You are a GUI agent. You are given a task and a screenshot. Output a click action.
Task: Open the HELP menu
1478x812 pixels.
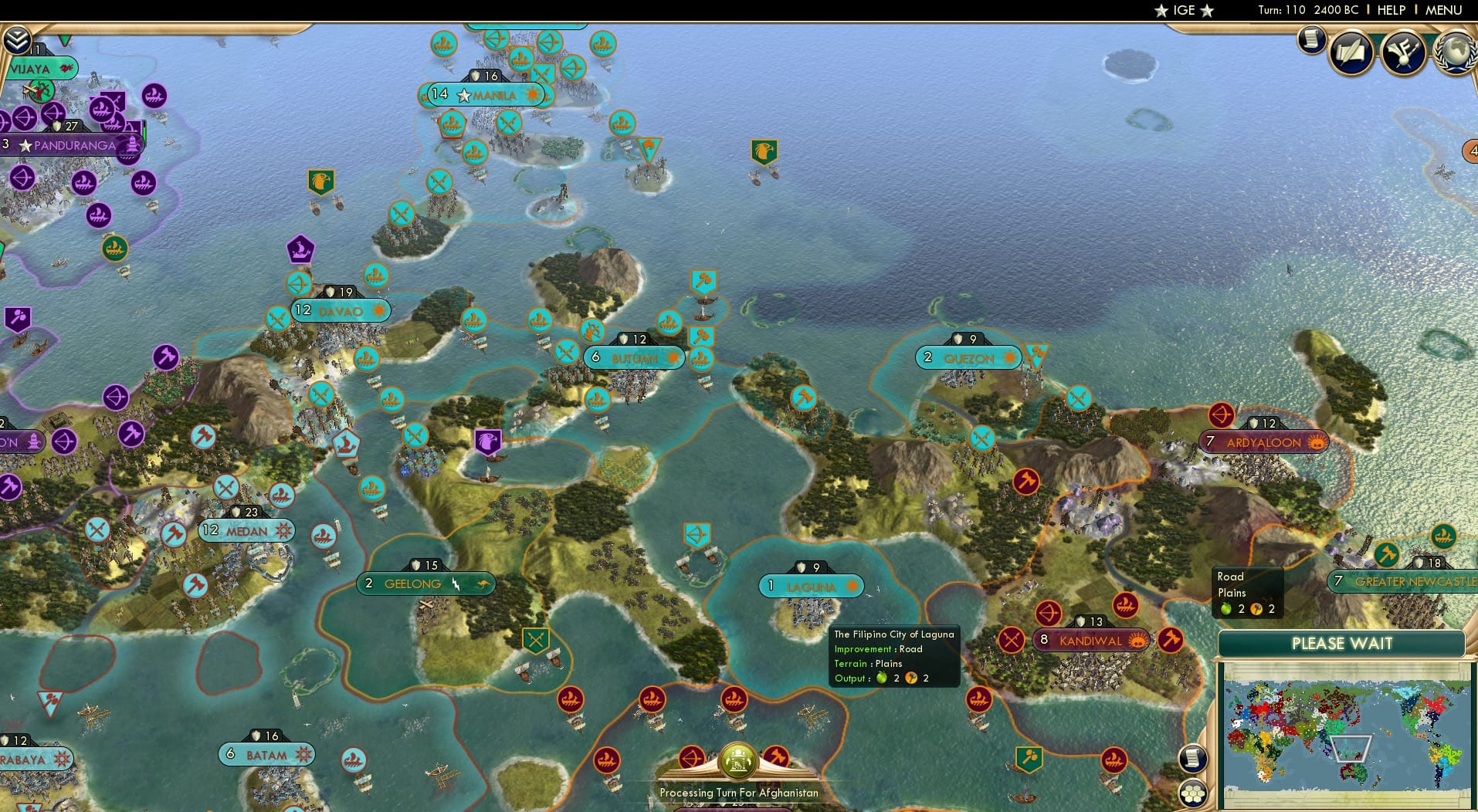1391,10
